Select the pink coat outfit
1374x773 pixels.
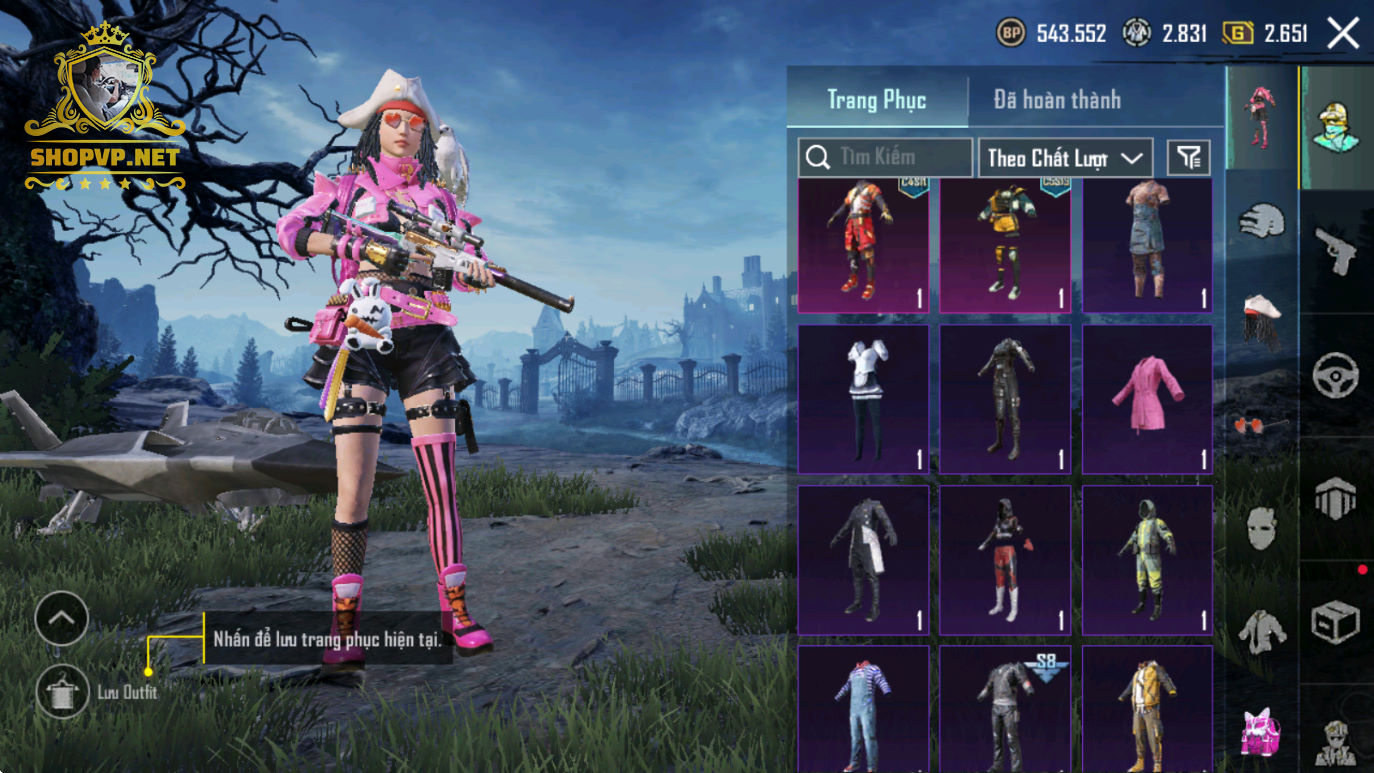[1147, 399]
